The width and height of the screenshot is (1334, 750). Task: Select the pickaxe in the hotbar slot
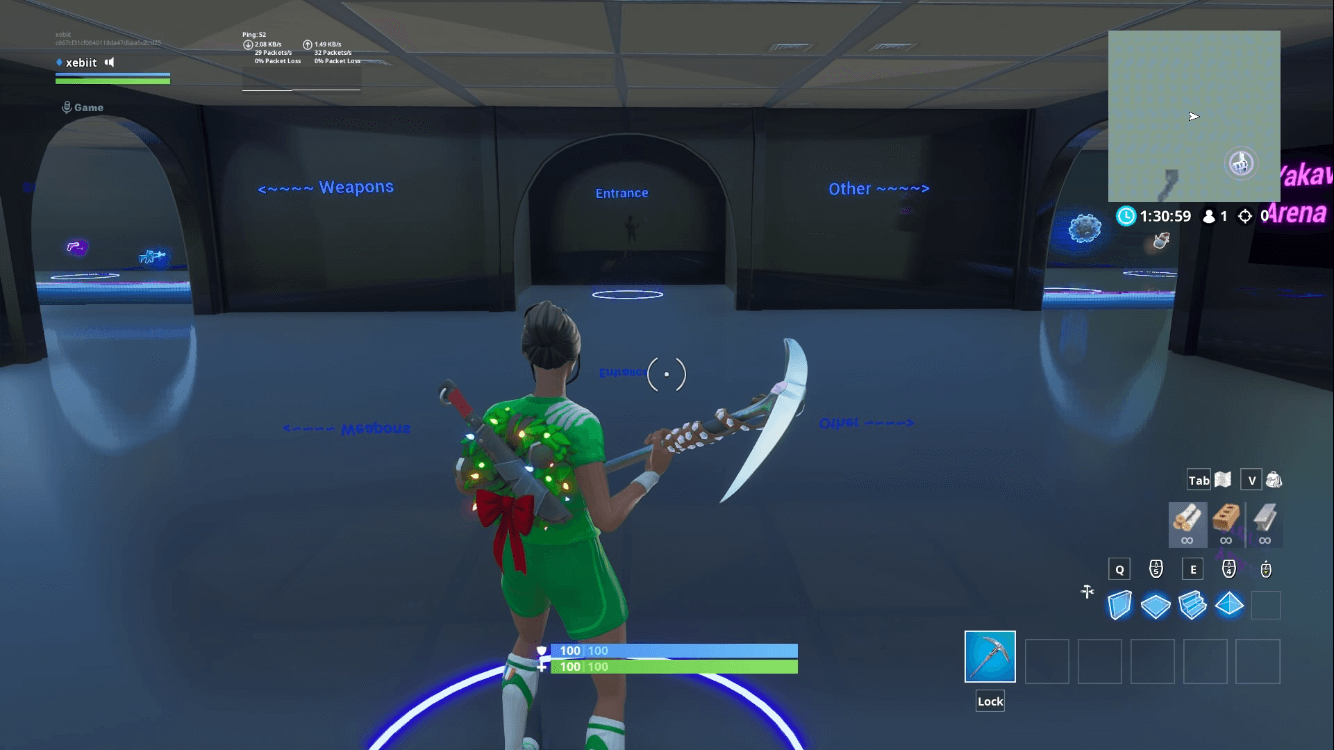[x=989, y=658]
